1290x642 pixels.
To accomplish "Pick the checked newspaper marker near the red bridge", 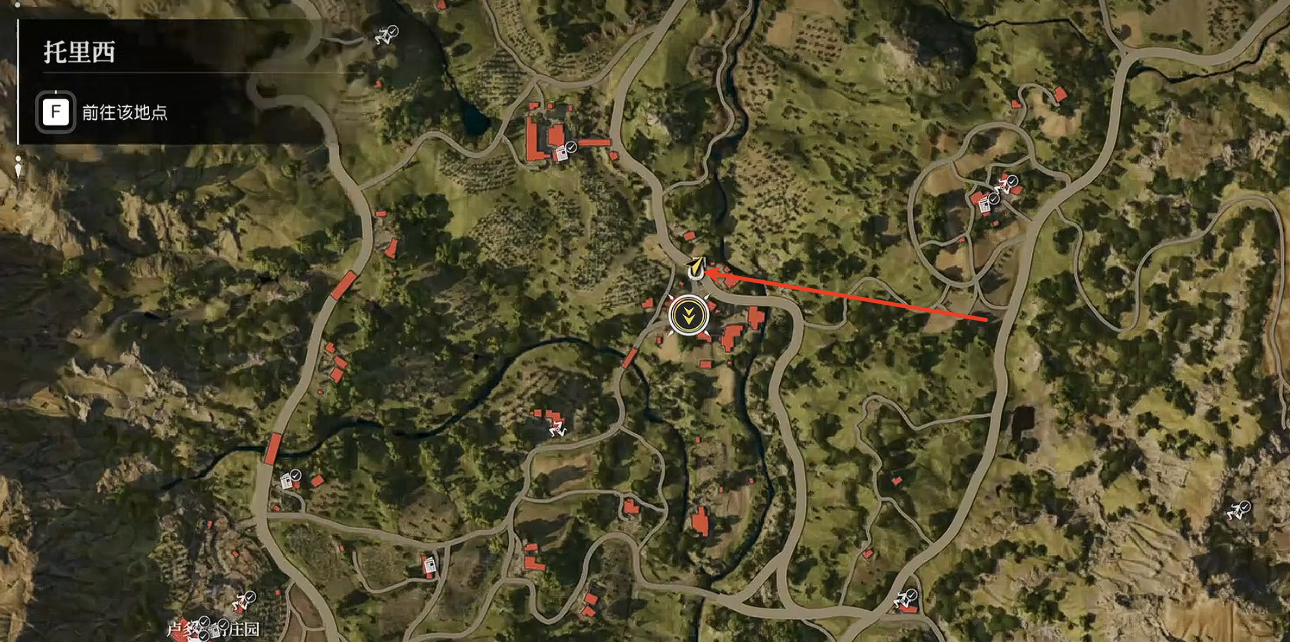I will (x=289, y=480).
